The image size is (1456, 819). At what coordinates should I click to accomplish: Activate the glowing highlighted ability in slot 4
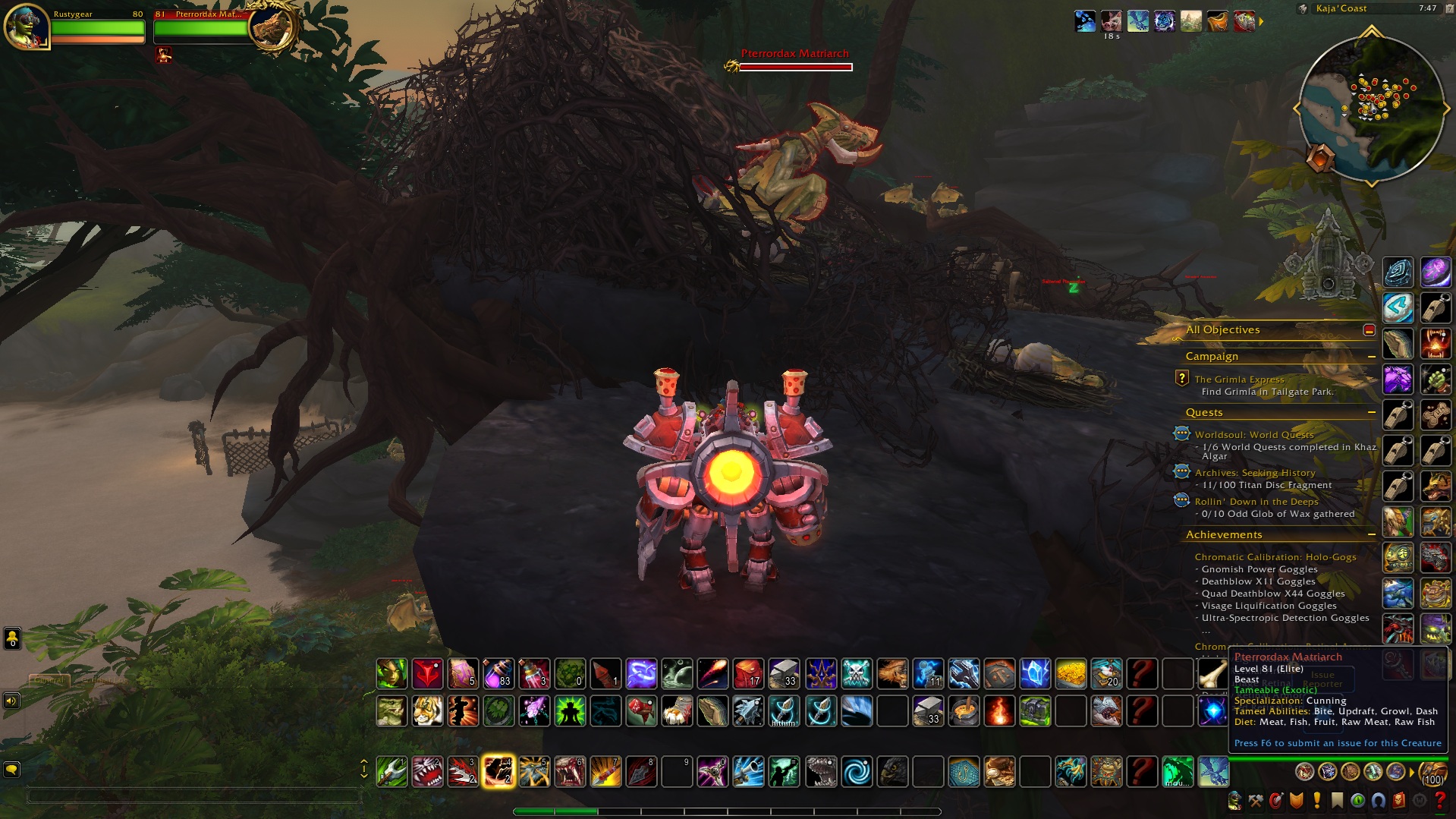498,771
